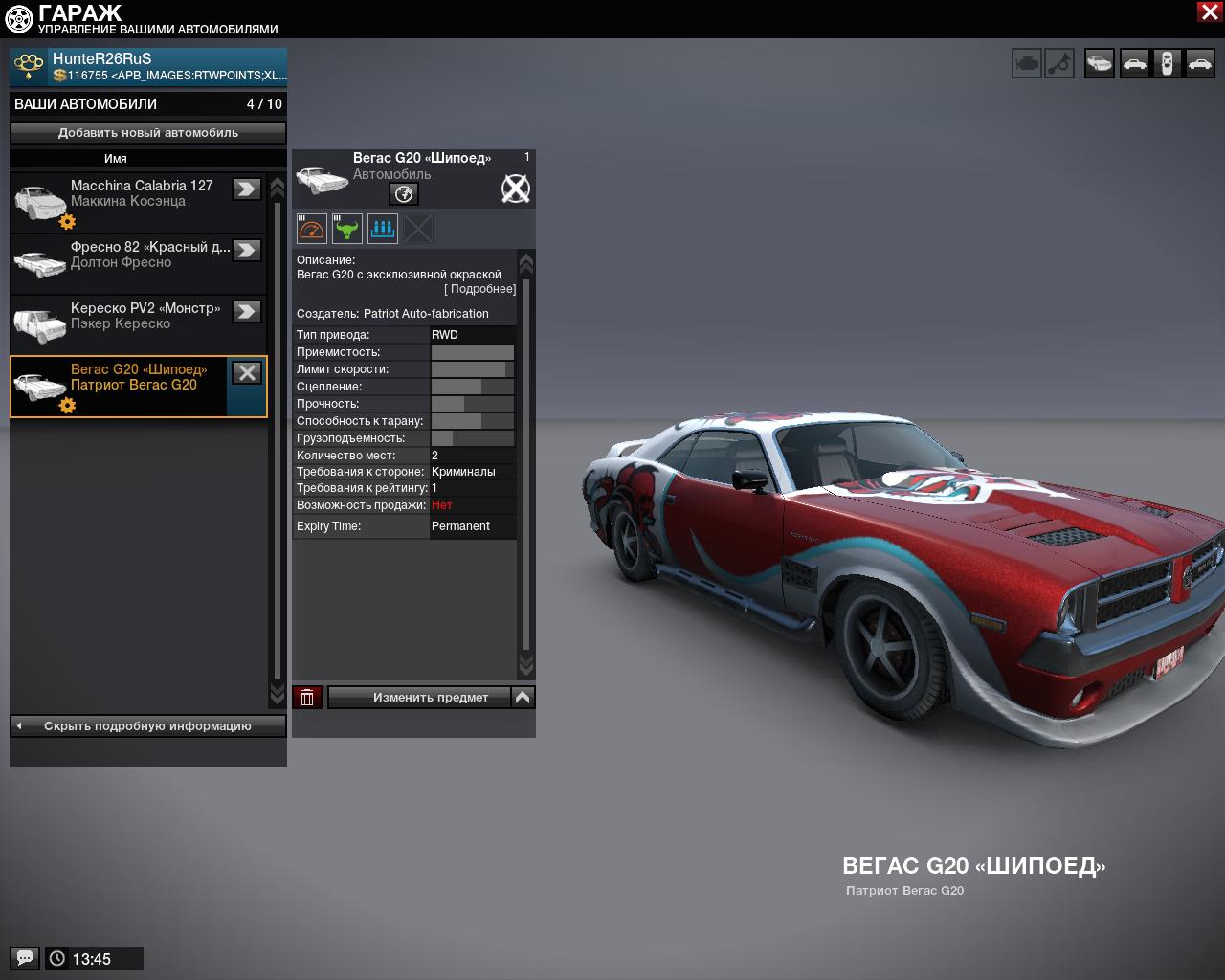The image size is (1225, 980).
Task: Hide detailed info with Скрыть подробную информацию
Action: pos(148,726)
